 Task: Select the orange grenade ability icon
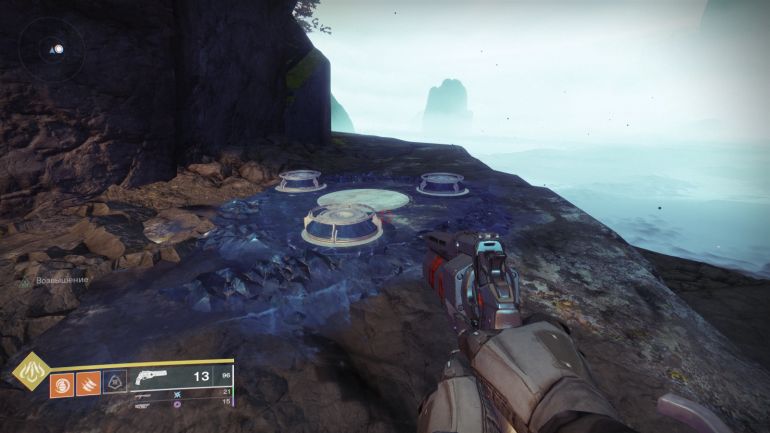click(62, 383)
